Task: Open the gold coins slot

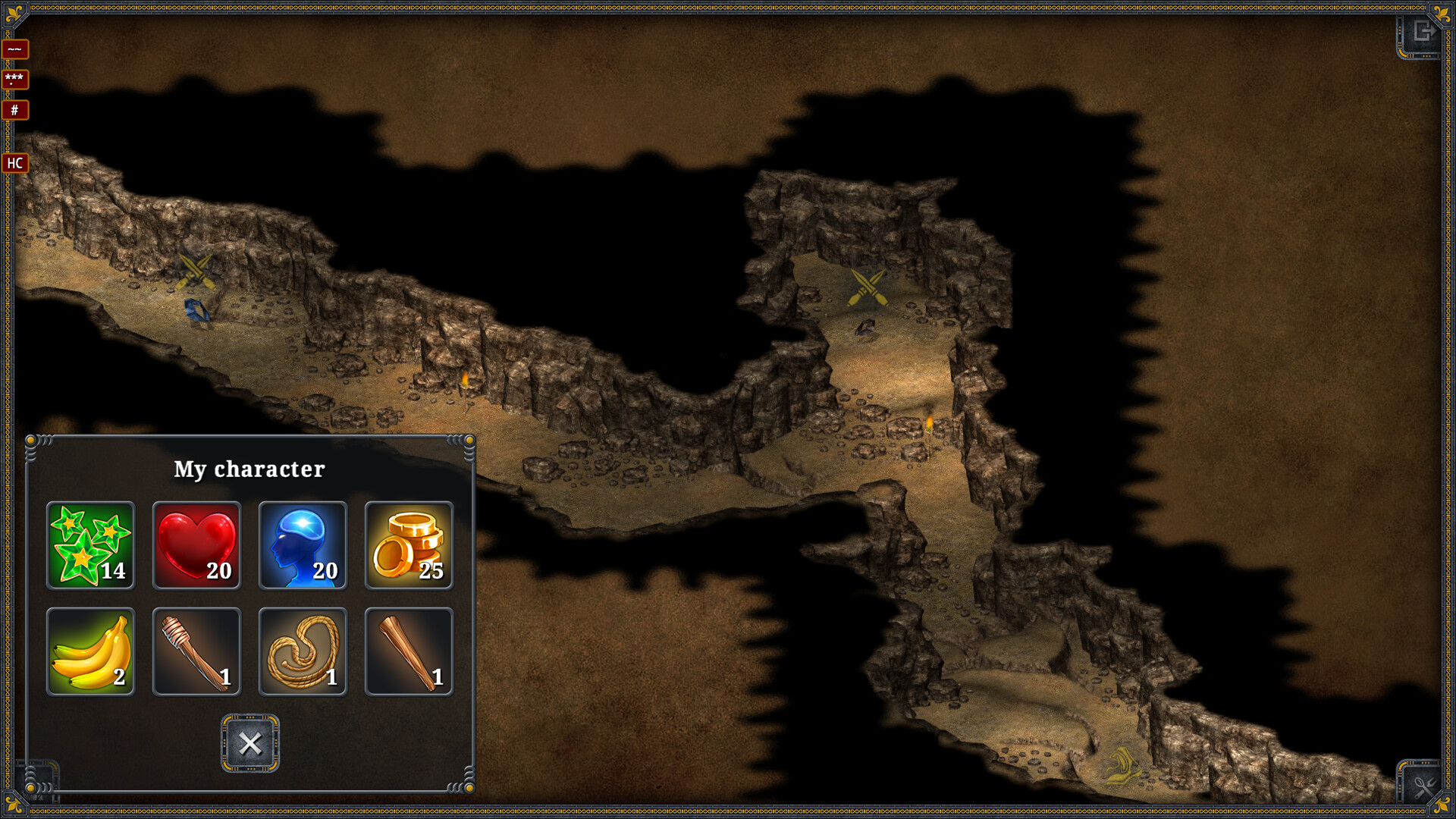Action: pyautogui.click(x=409, y=545)
